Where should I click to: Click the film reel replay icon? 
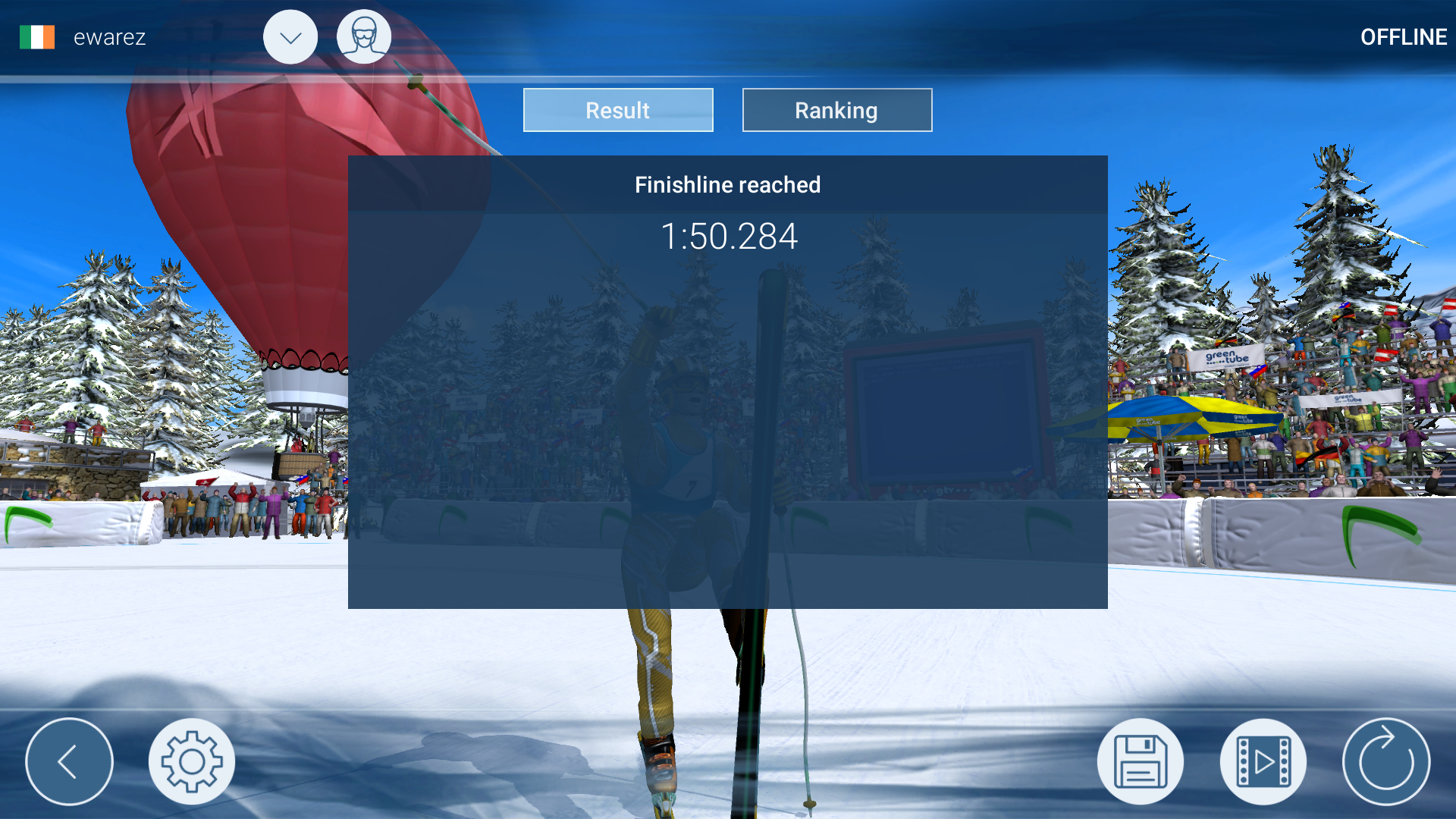coord(1263,761)
